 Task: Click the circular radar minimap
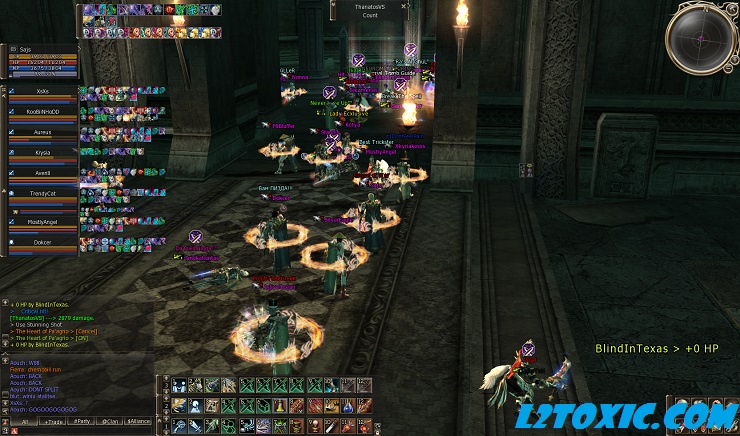click(x=700, y=39)
